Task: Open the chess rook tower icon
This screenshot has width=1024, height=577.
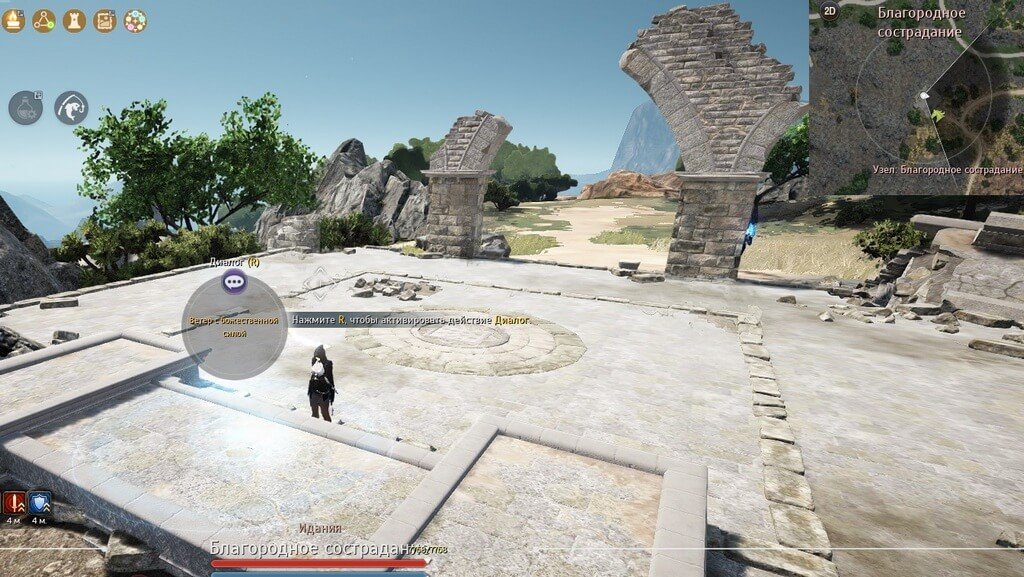Action: tap(74, 20)
